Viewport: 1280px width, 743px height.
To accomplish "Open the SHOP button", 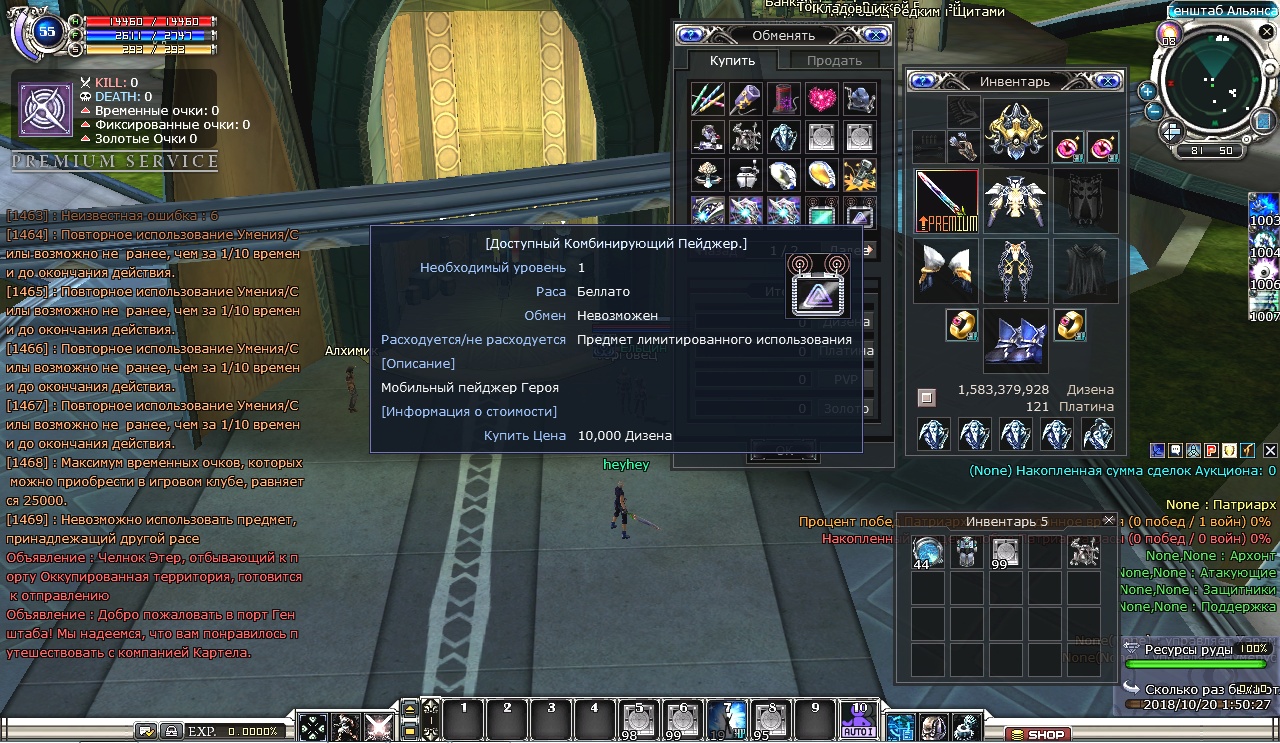I will coord(1038,735).
